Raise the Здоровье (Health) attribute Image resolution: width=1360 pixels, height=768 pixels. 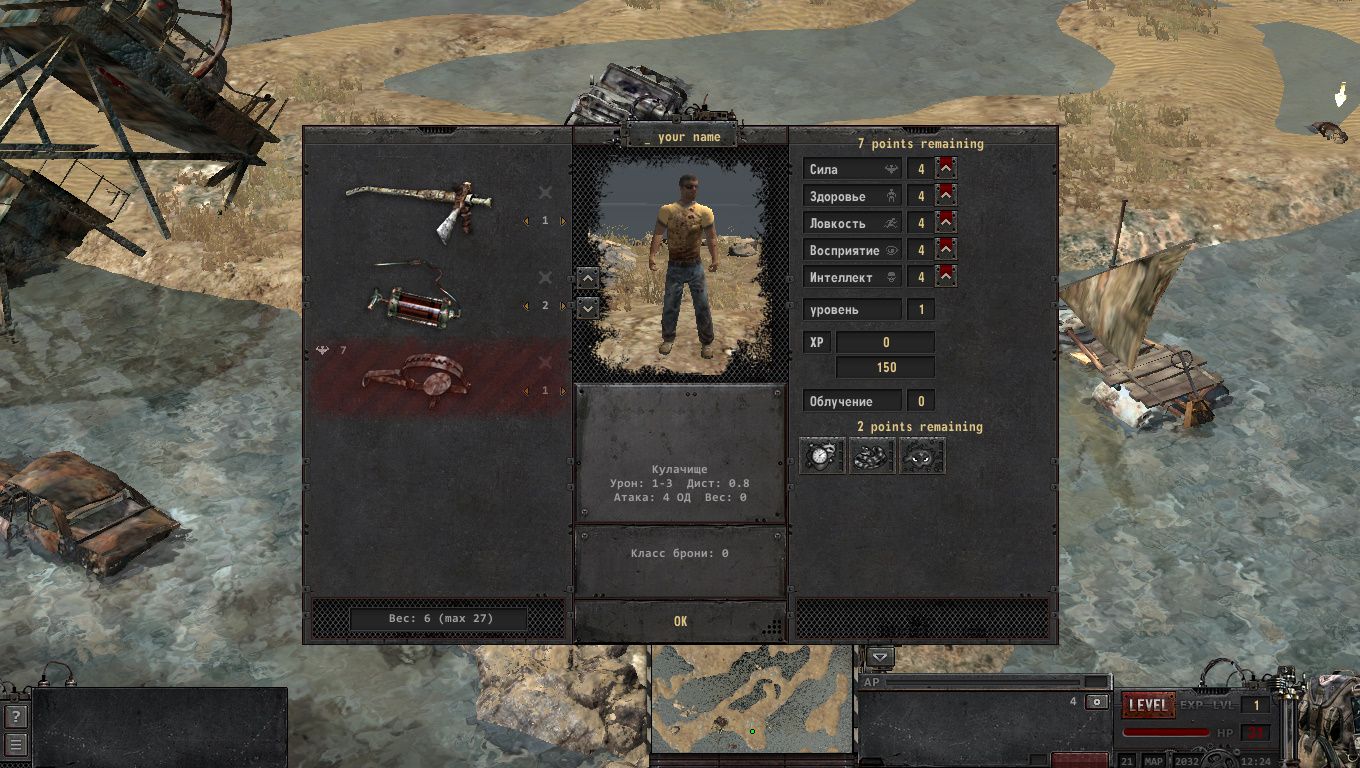(x=946, y=196)
